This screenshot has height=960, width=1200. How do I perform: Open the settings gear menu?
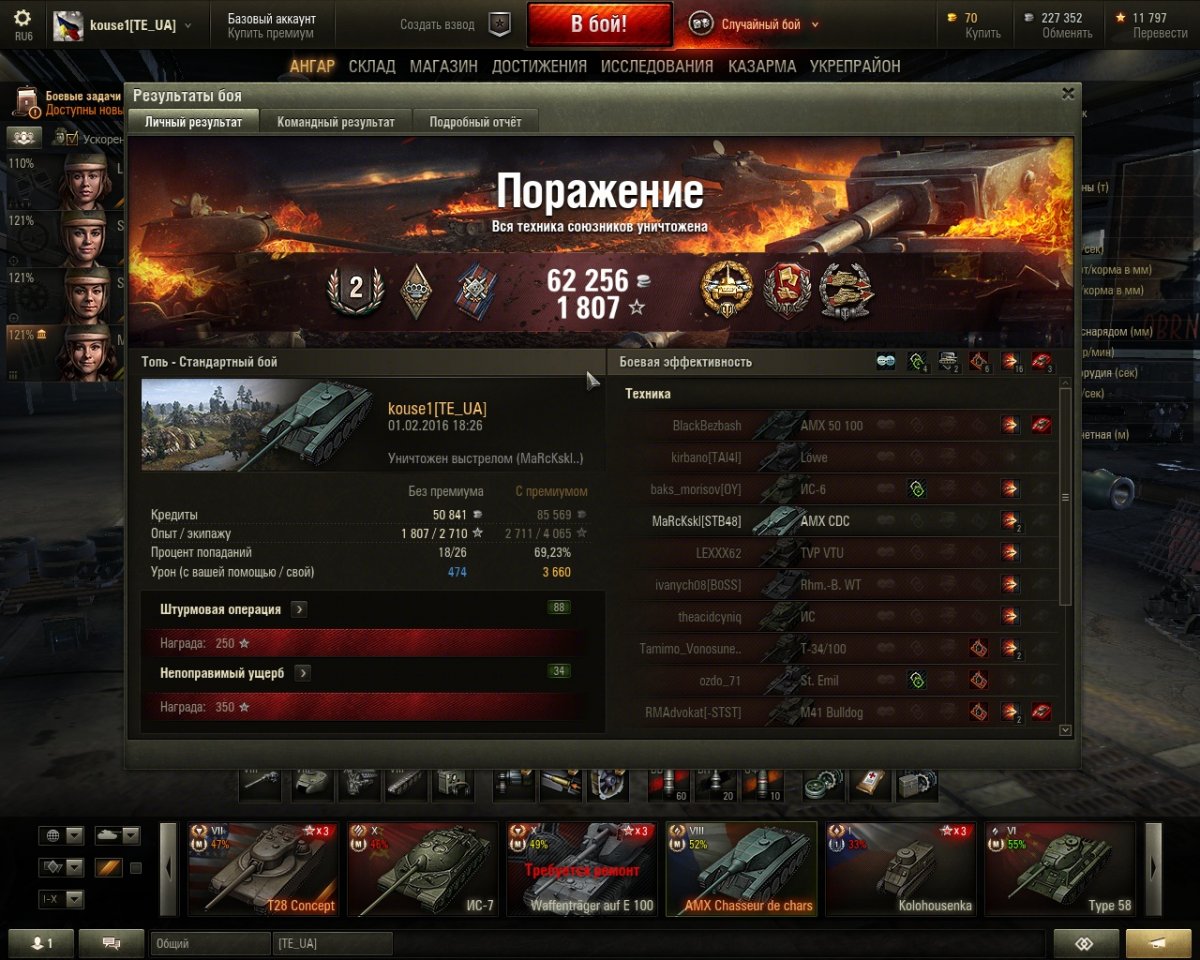click(22, 19)
